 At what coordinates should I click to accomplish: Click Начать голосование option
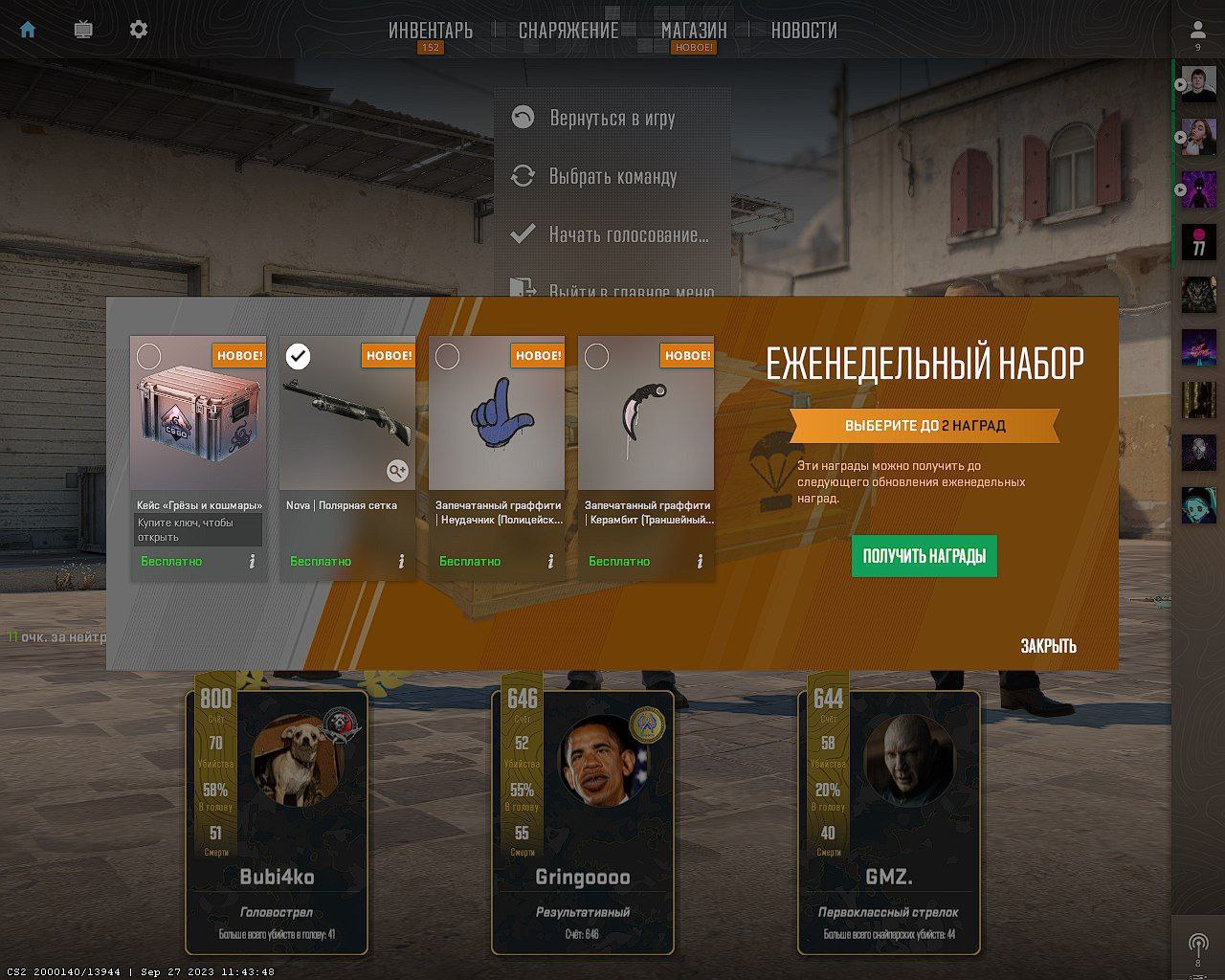pos(628,234)
